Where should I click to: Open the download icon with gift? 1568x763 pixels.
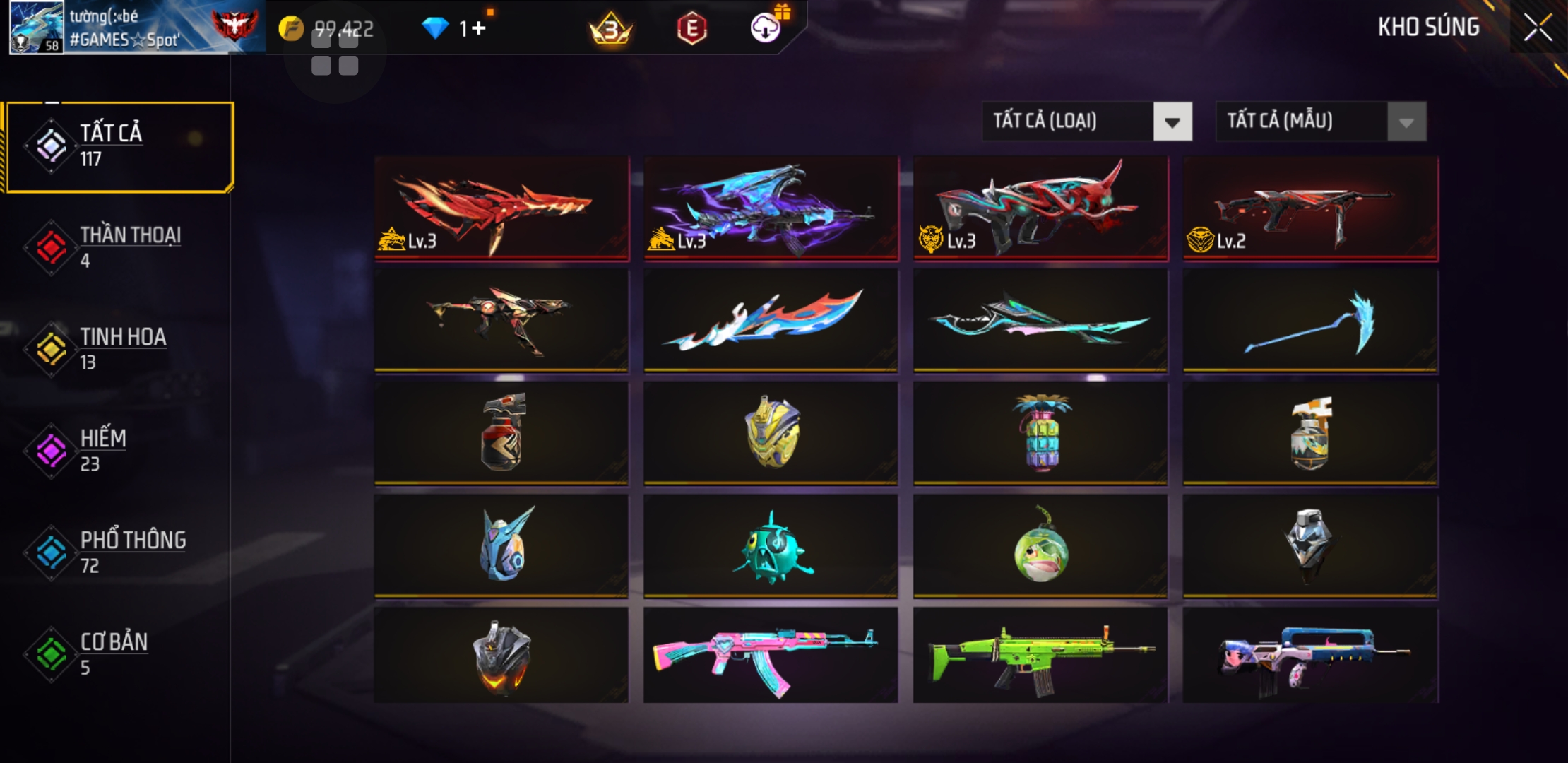[766, 28]
